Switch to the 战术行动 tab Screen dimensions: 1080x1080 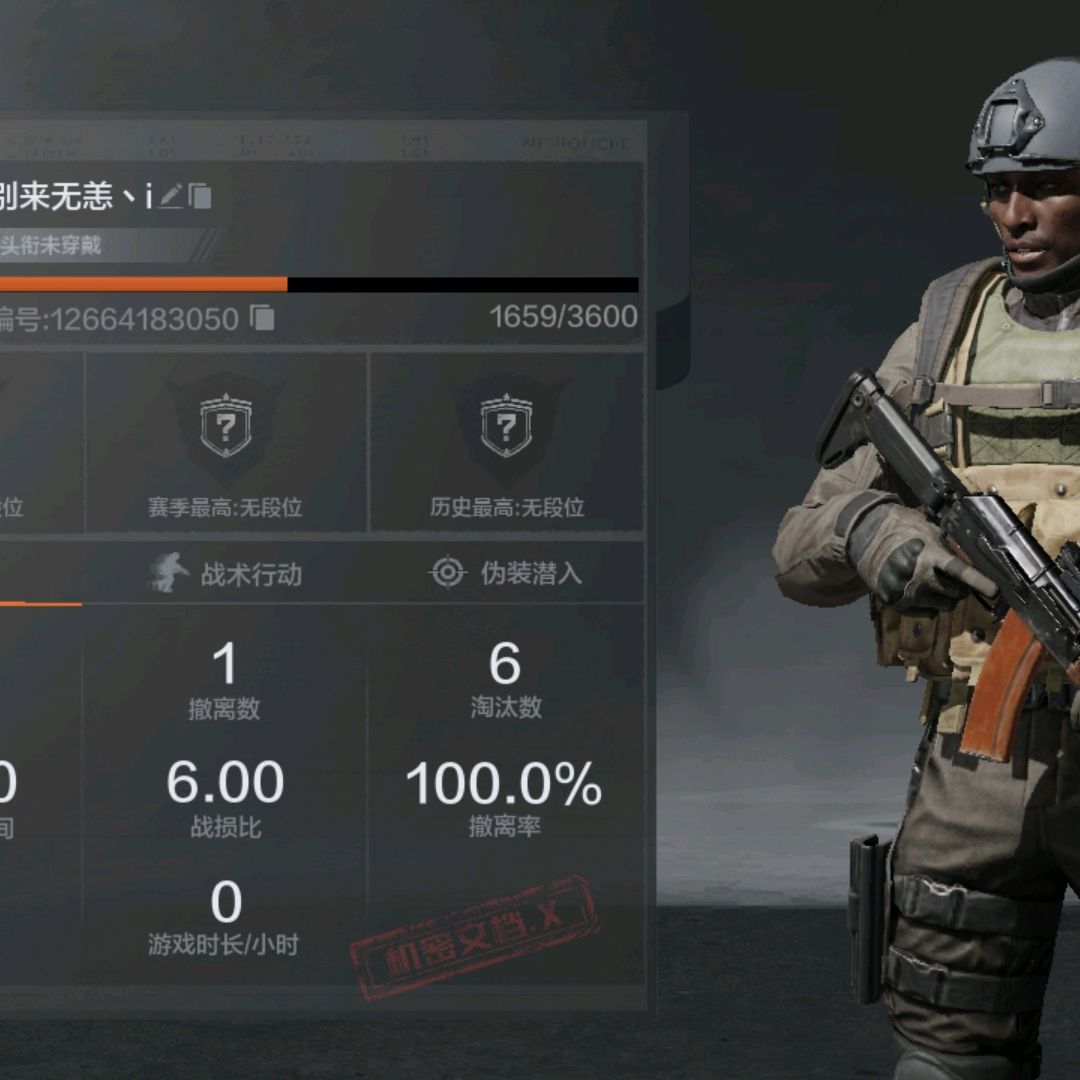[x=226, y=574]
